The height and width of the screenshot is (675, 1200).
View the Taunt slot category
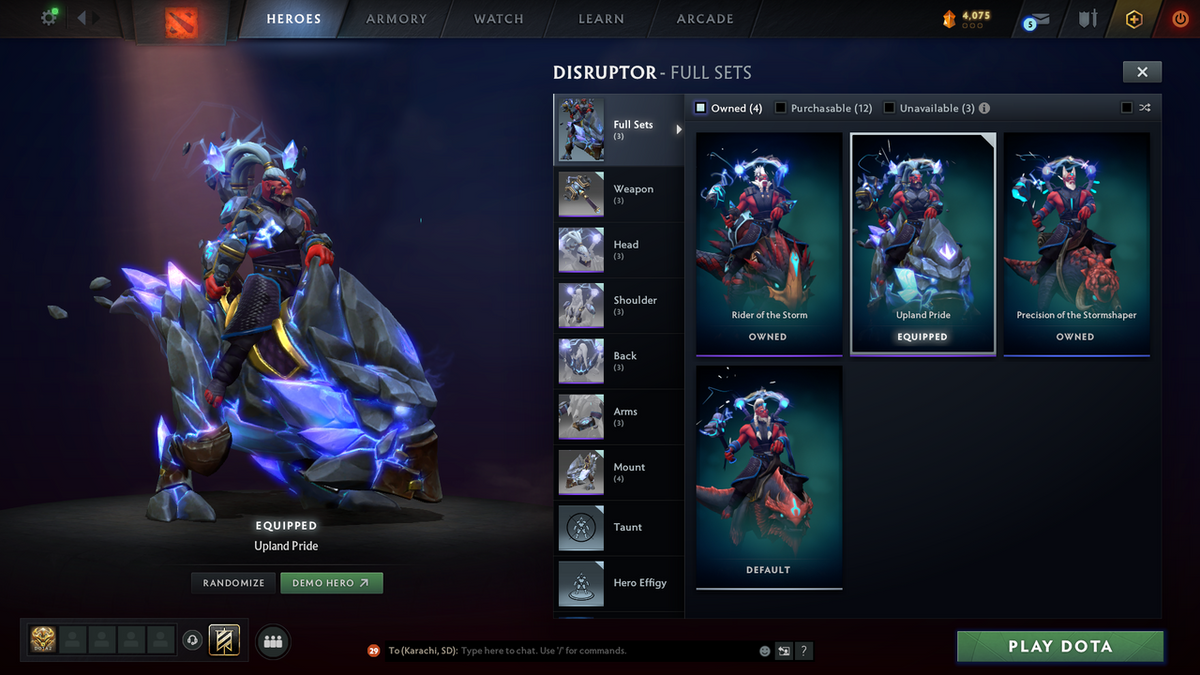point(618,527)
